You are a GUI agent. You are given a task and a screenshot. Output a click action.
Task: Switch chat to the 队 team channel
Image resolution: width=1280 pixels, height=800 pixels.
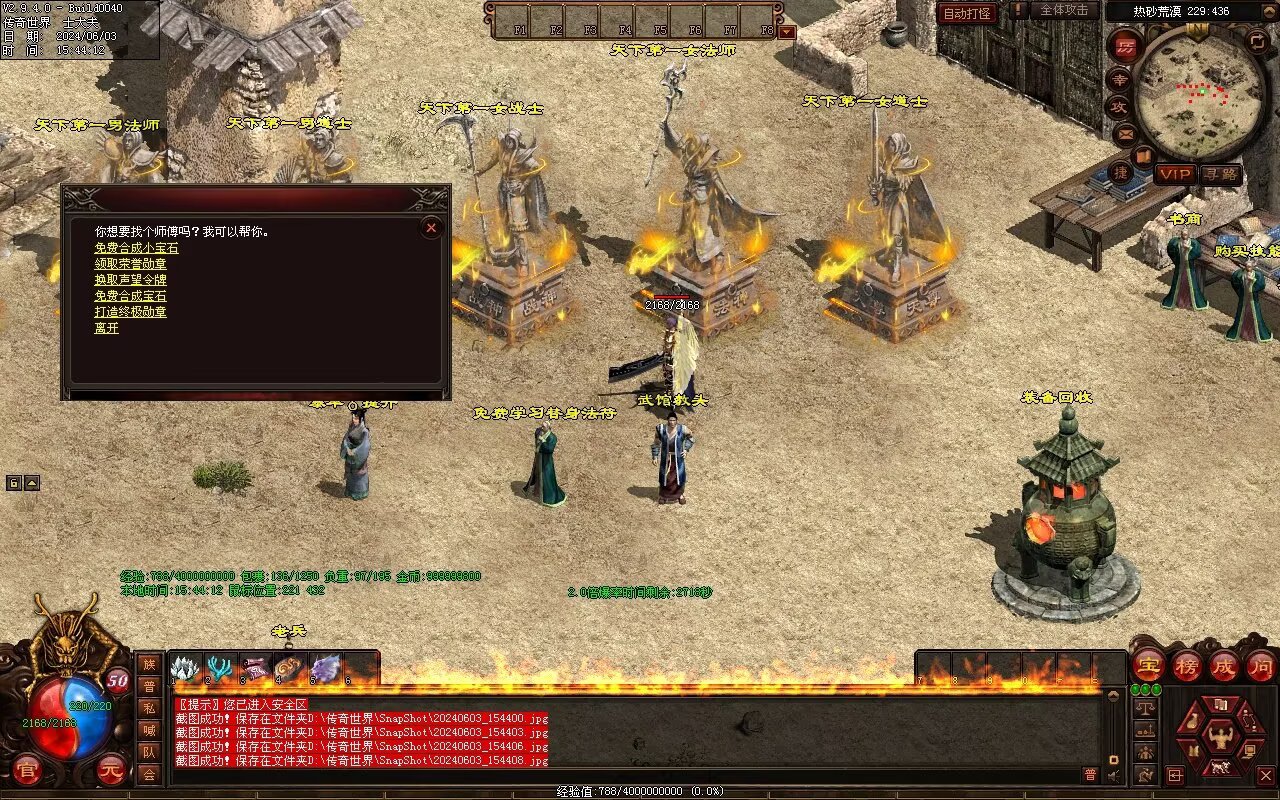(149, 752)
